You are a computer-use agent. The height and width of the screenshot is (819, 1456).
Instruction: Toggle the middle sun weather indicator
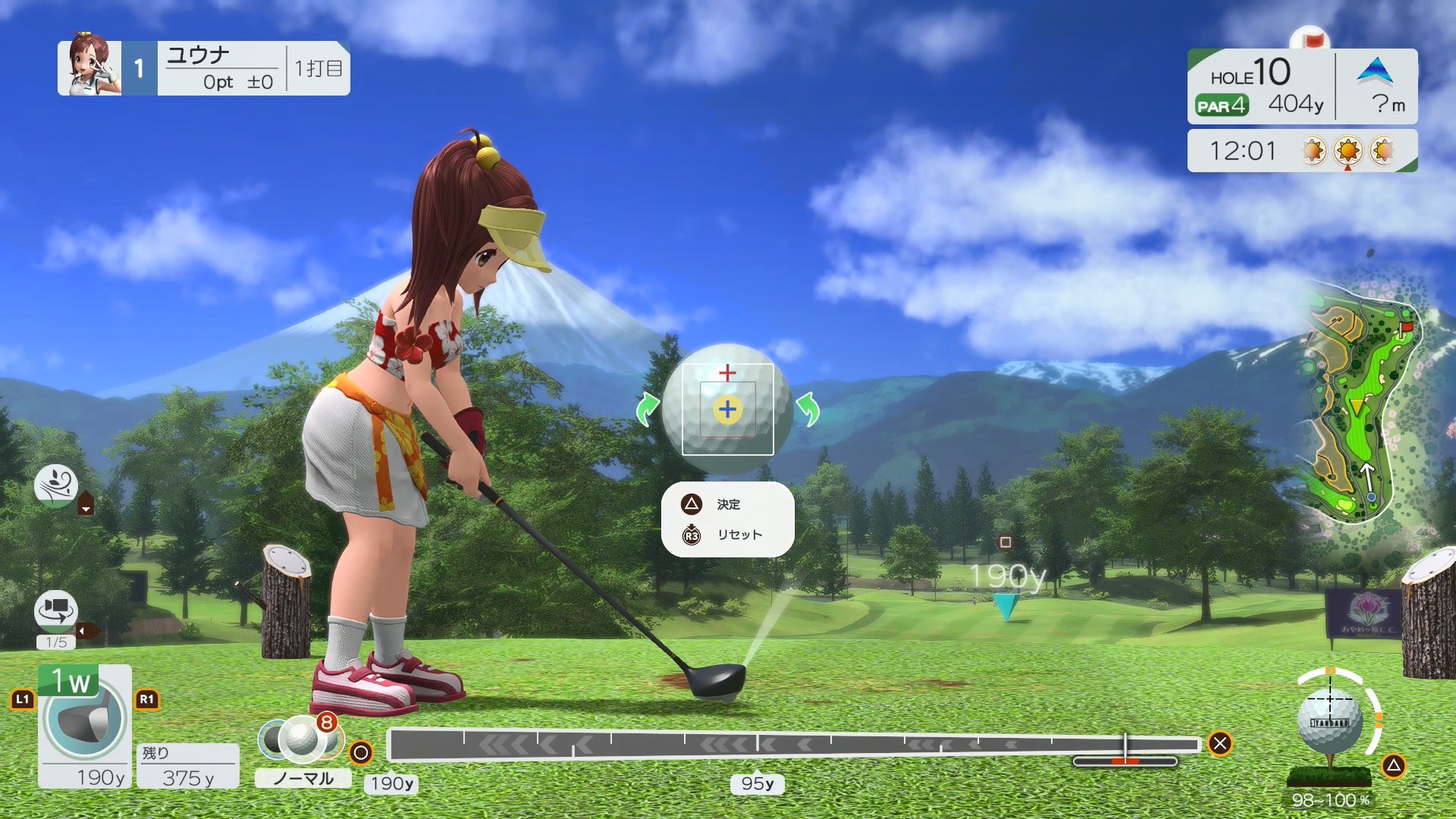tap(1348, 150)
